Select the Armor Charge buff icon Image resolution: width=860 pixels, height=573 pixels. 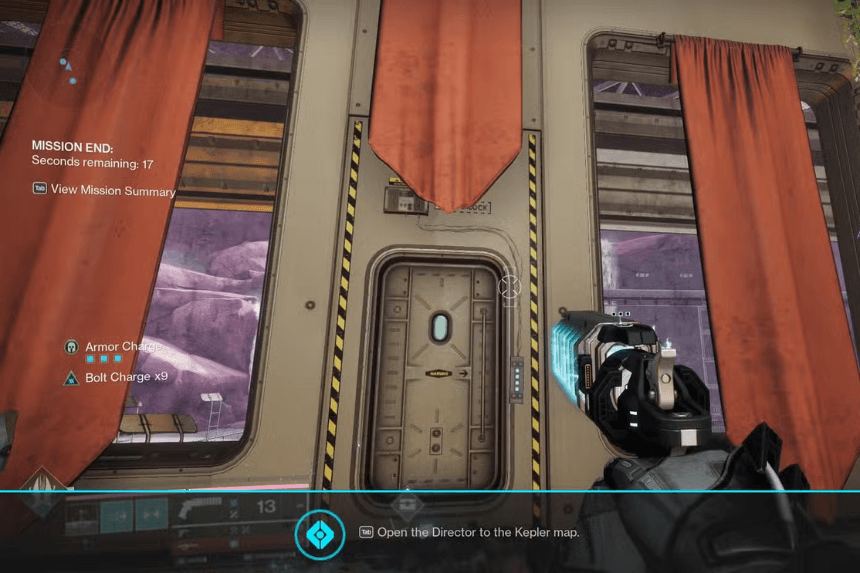pos(71,347)
